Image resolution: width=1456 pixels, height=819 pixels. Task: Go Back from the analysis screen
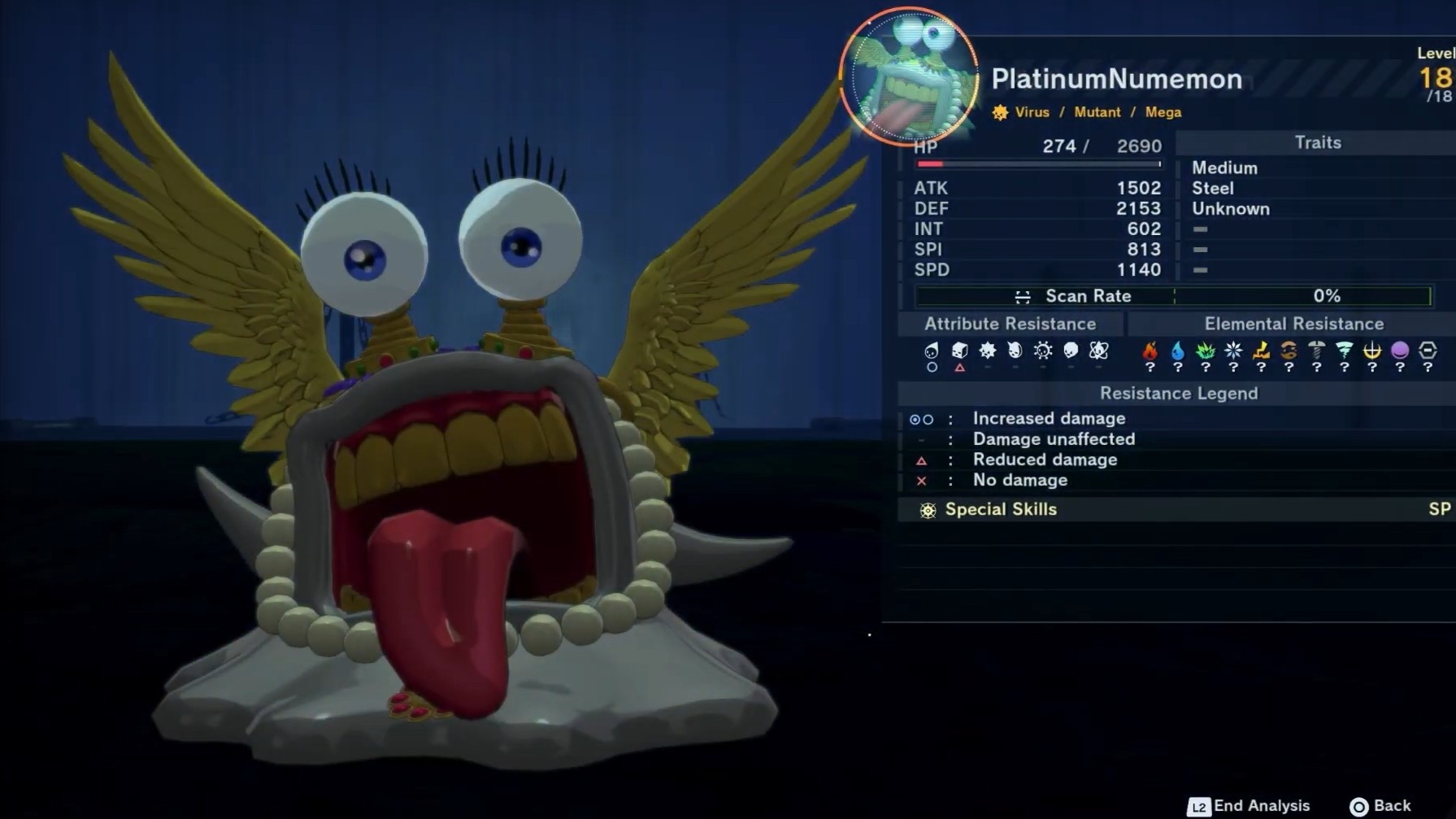(1380, 806)
